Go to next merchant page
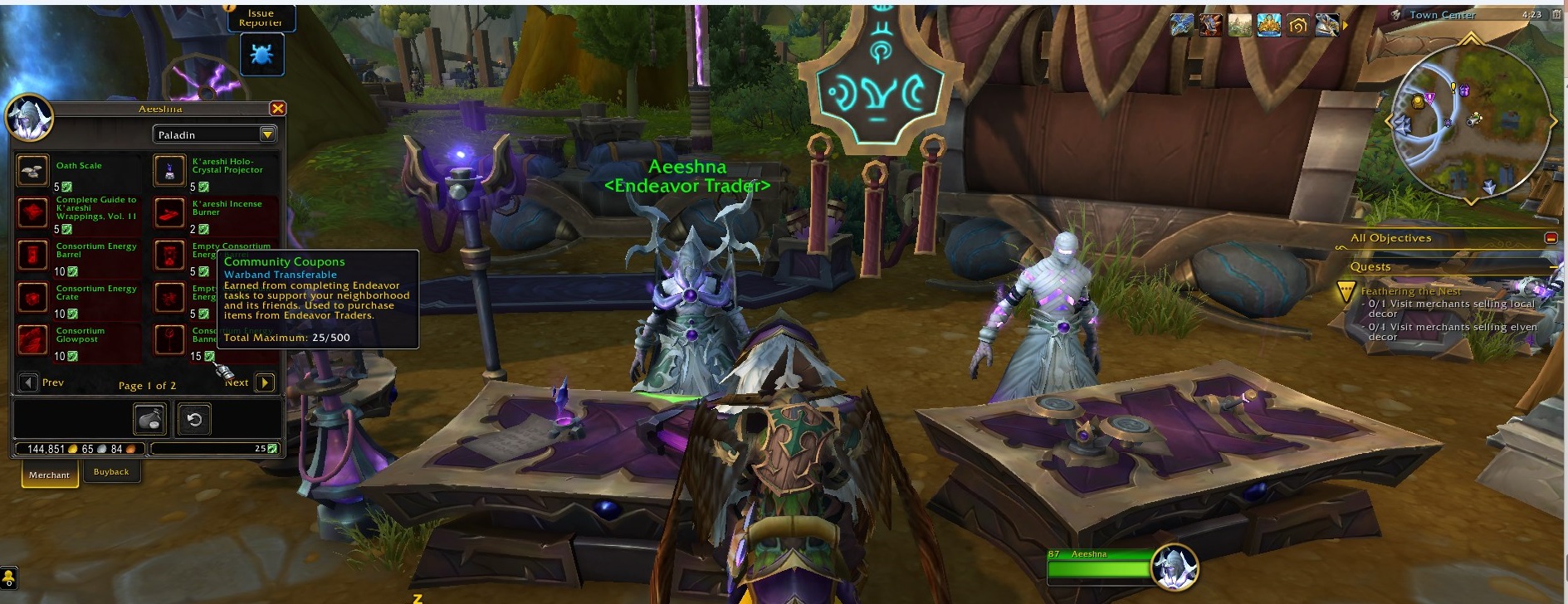The image size is (1568, 604). coord(265,382)
